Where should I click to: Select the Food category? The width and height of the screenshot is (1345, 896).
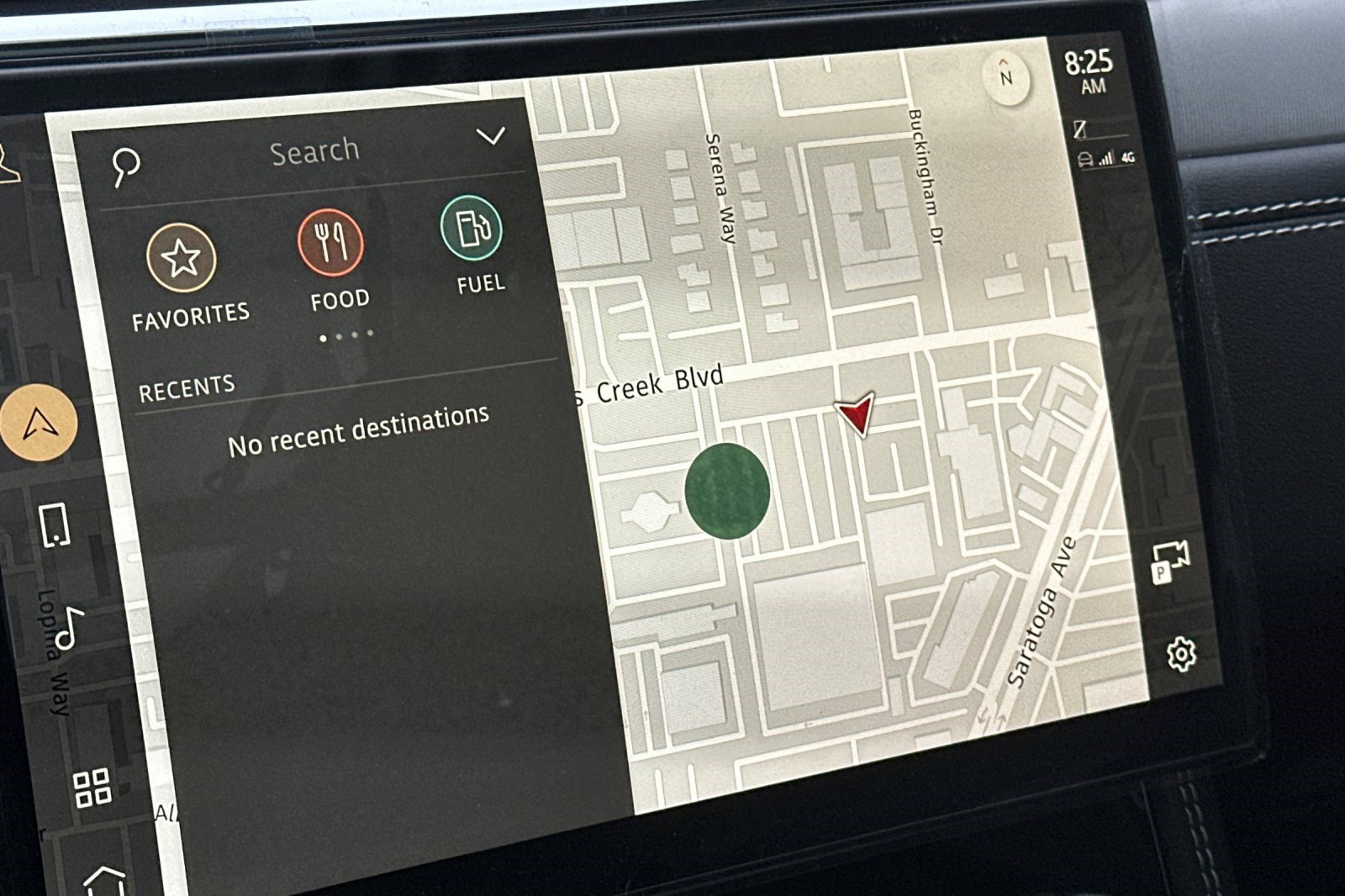[331, 243]
